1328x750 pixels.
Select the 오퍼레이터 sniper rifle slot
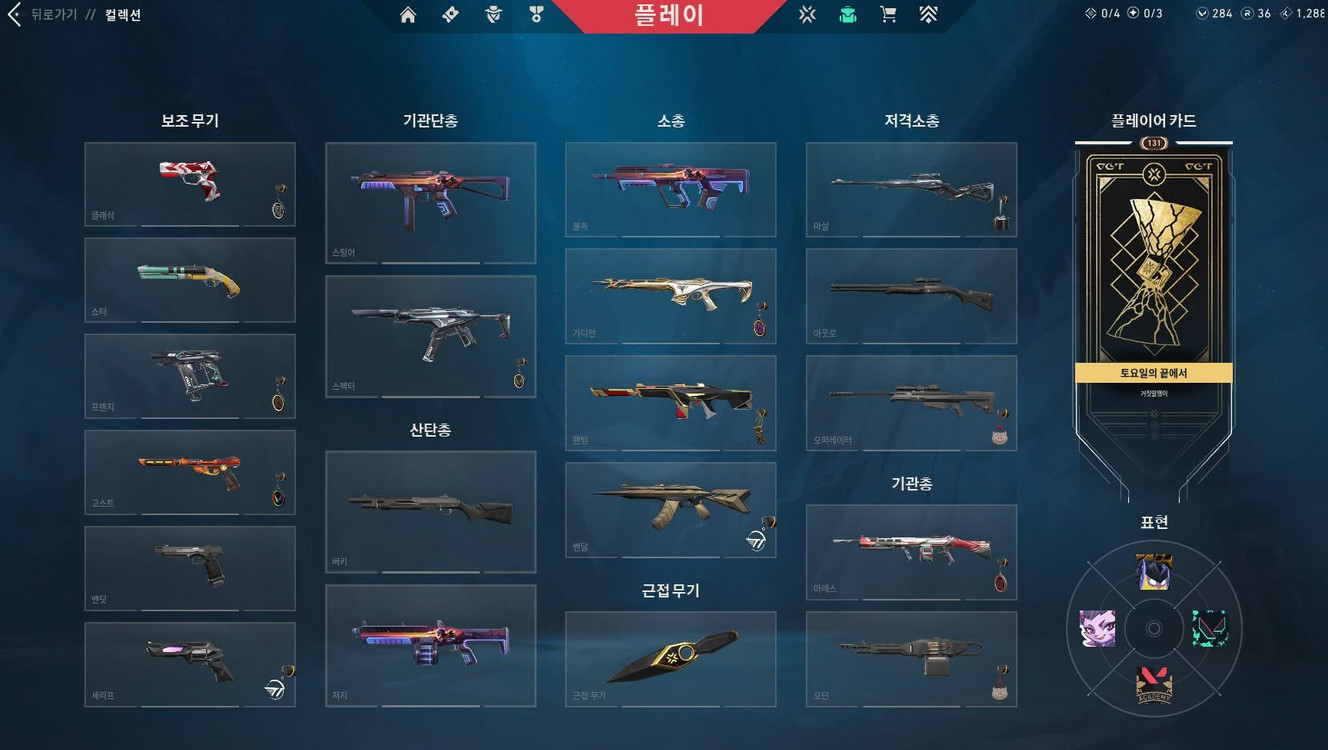coord(911,403)
